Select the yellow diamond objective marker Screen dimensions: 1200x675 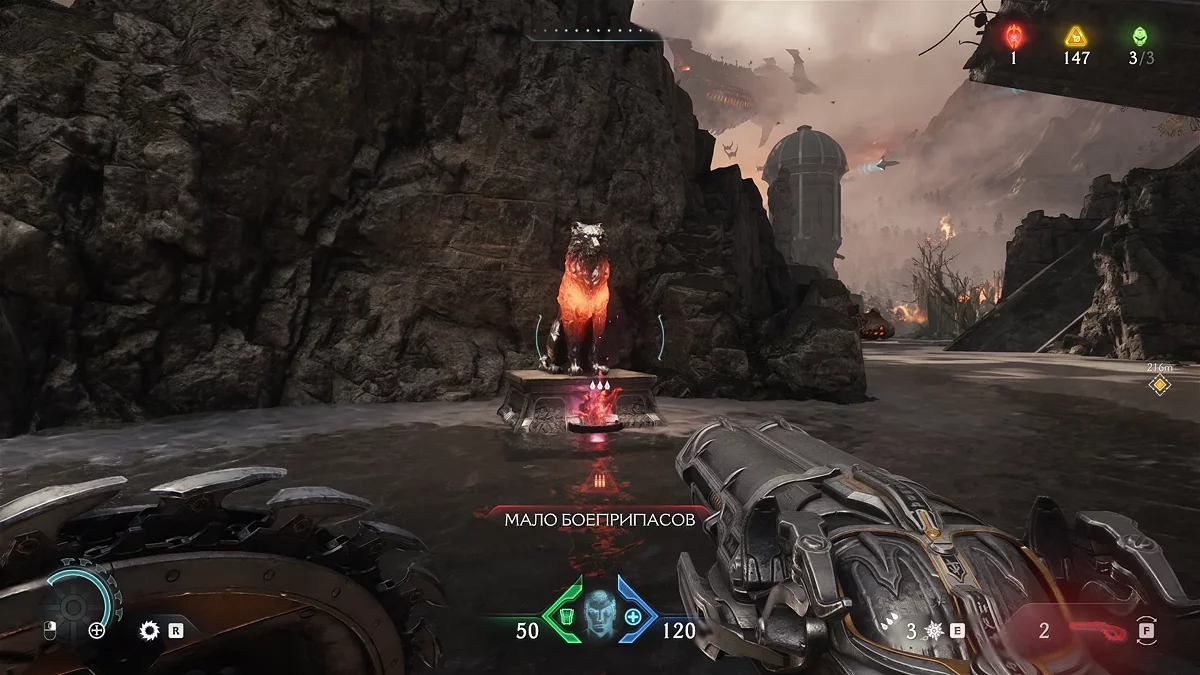coord(1159,385)
